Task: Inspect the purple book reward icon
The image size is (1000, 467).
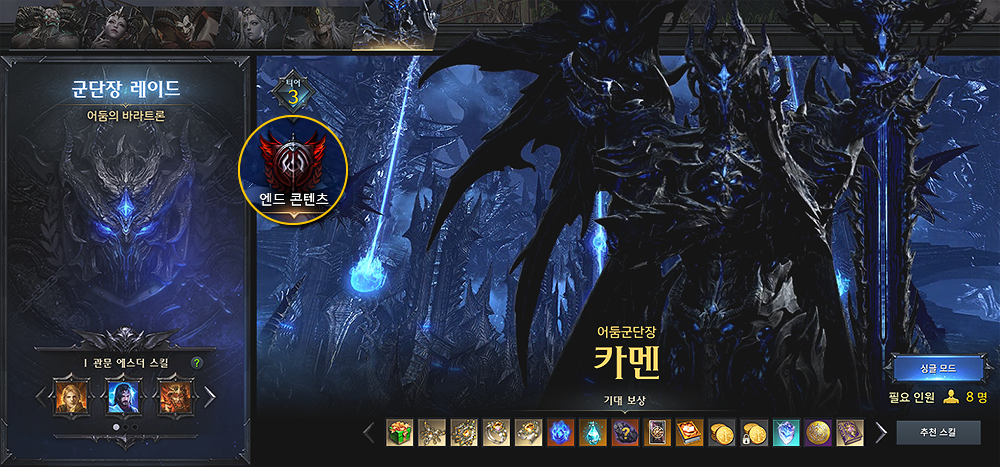Action: tap(850, 433)
